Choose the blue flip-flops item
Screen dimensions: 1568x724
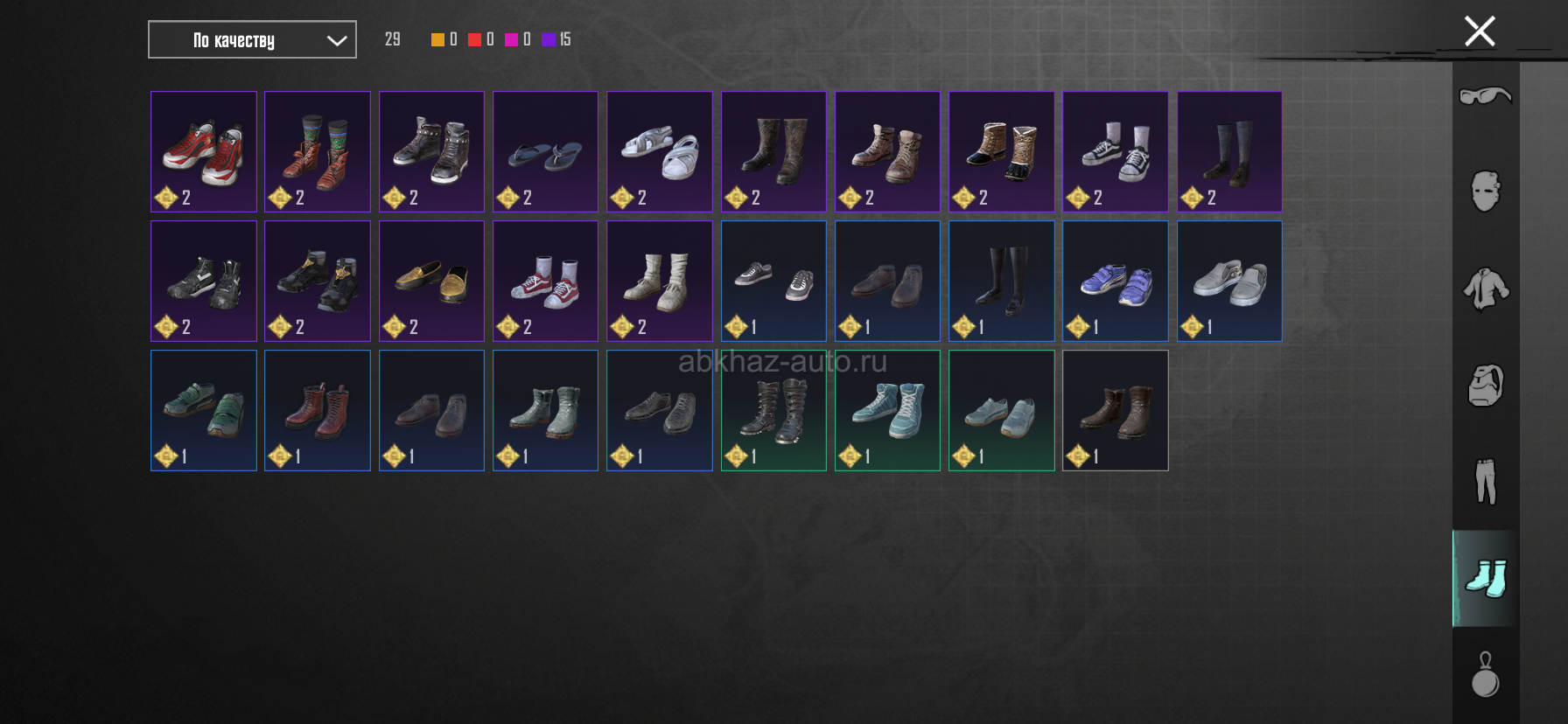click(x=545, y=151)
